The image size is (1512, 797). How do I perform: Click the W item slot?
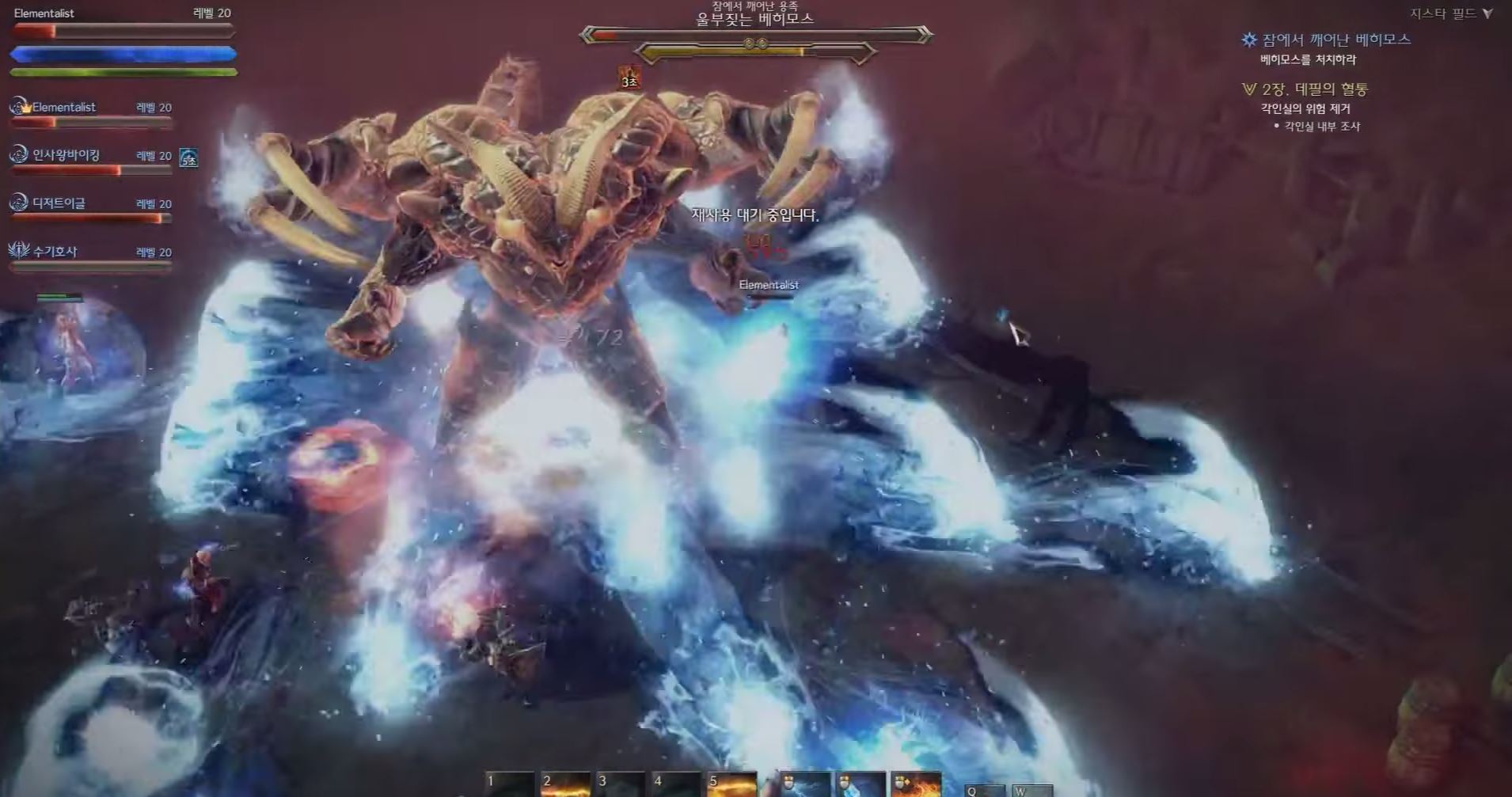1032,790
